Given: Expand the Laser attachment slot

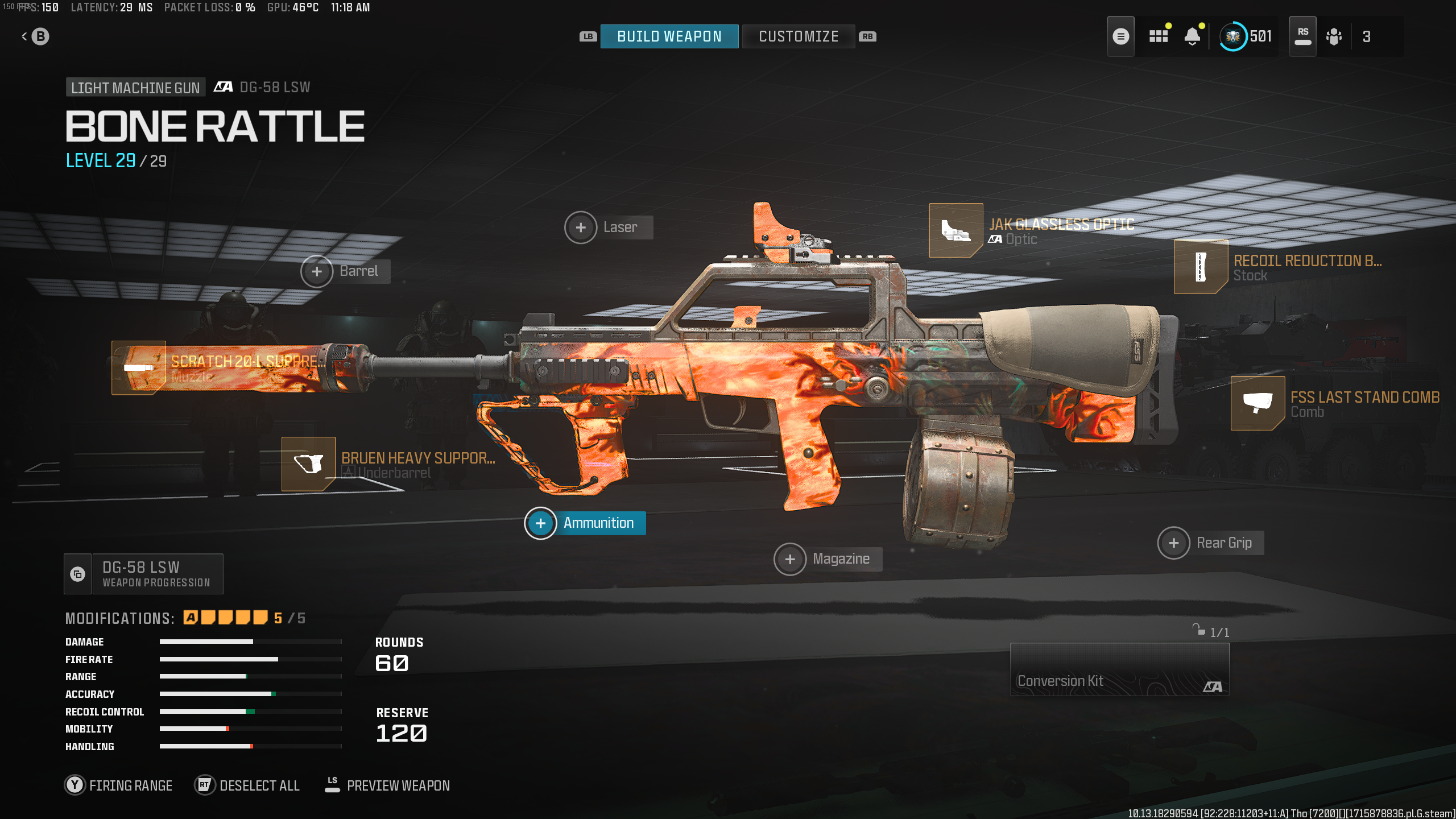Looking at the screenshot, I should [x=581, y=226].
